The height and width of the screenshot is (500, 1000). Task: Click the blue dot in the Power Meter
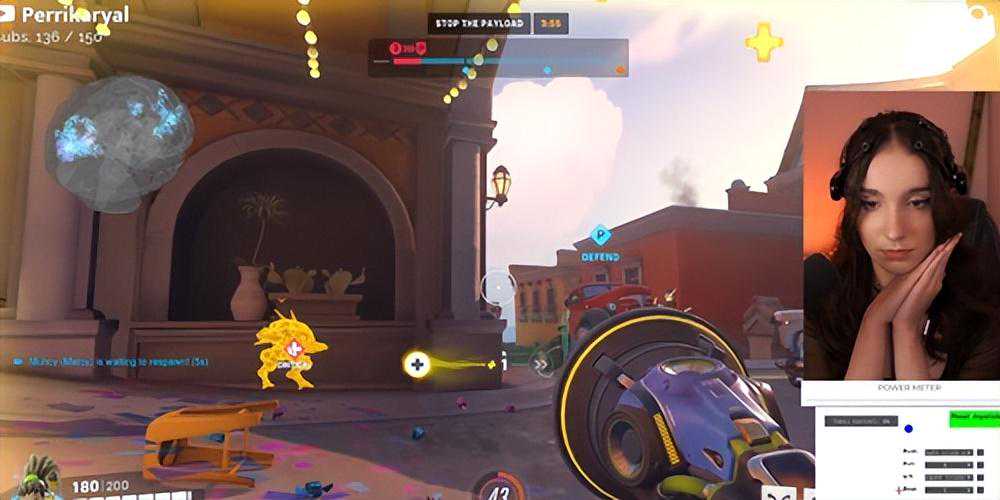[908, 430]
